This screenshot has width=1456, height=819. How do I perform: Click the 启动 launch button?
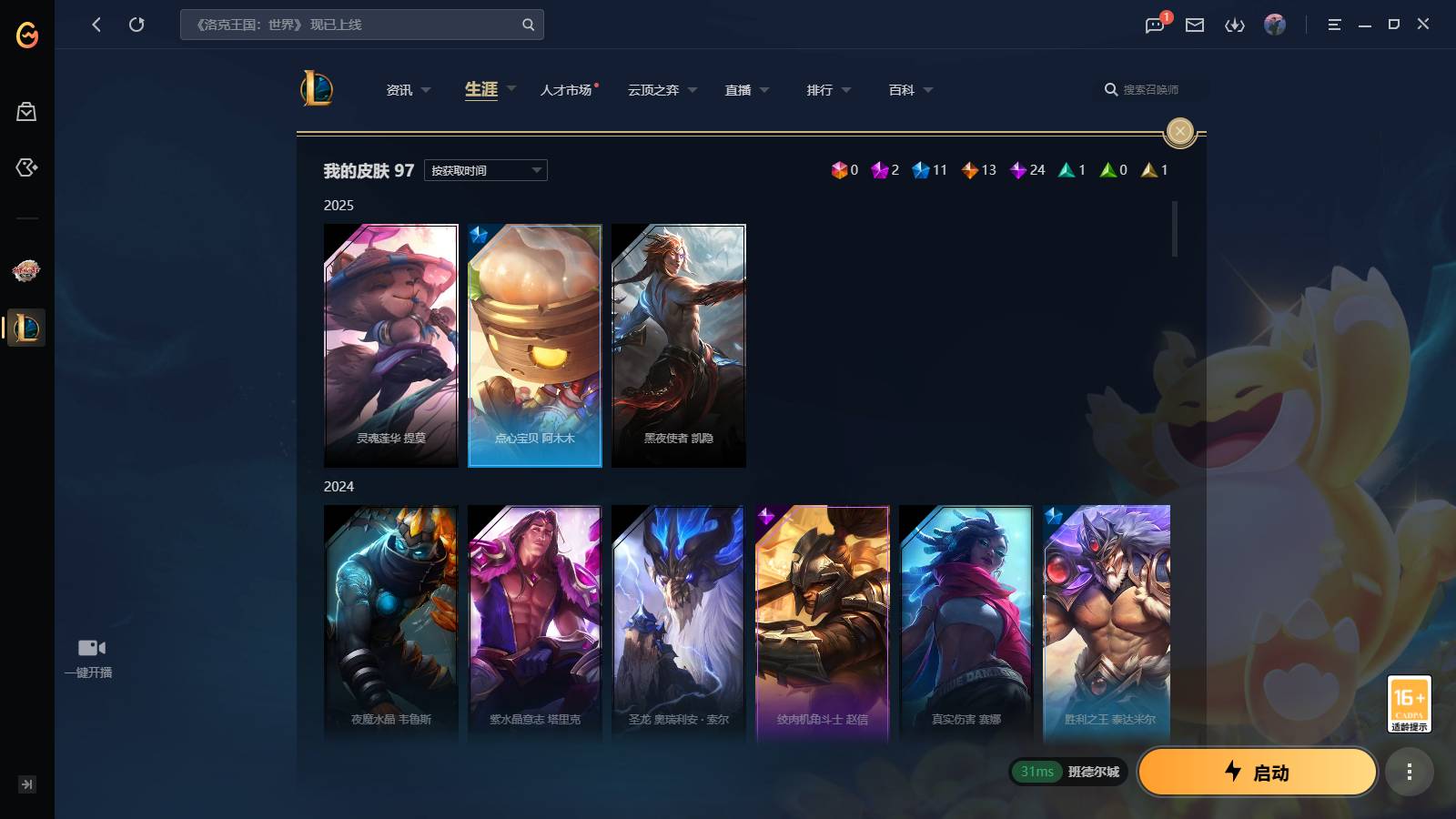click(1258, 772)
